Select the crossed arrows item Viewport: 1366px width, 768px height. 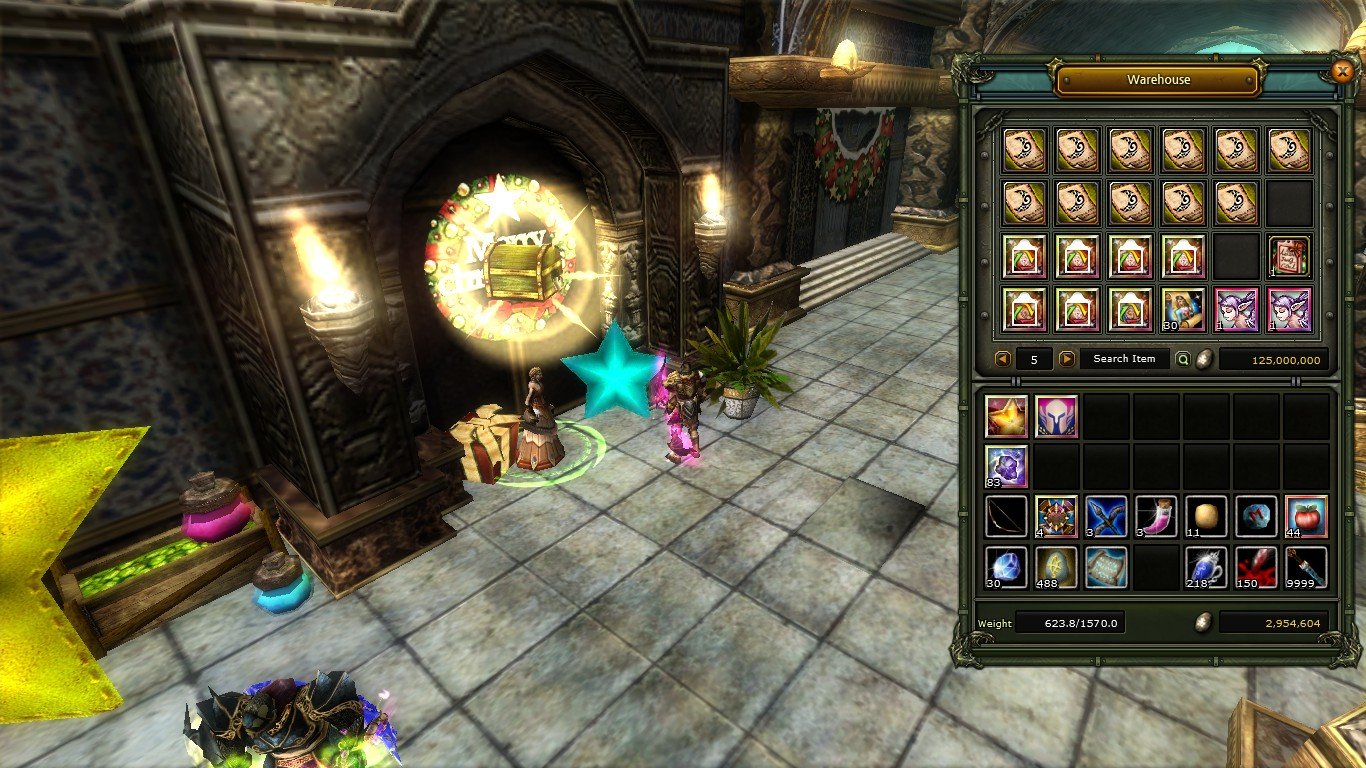click(1106, 516)
